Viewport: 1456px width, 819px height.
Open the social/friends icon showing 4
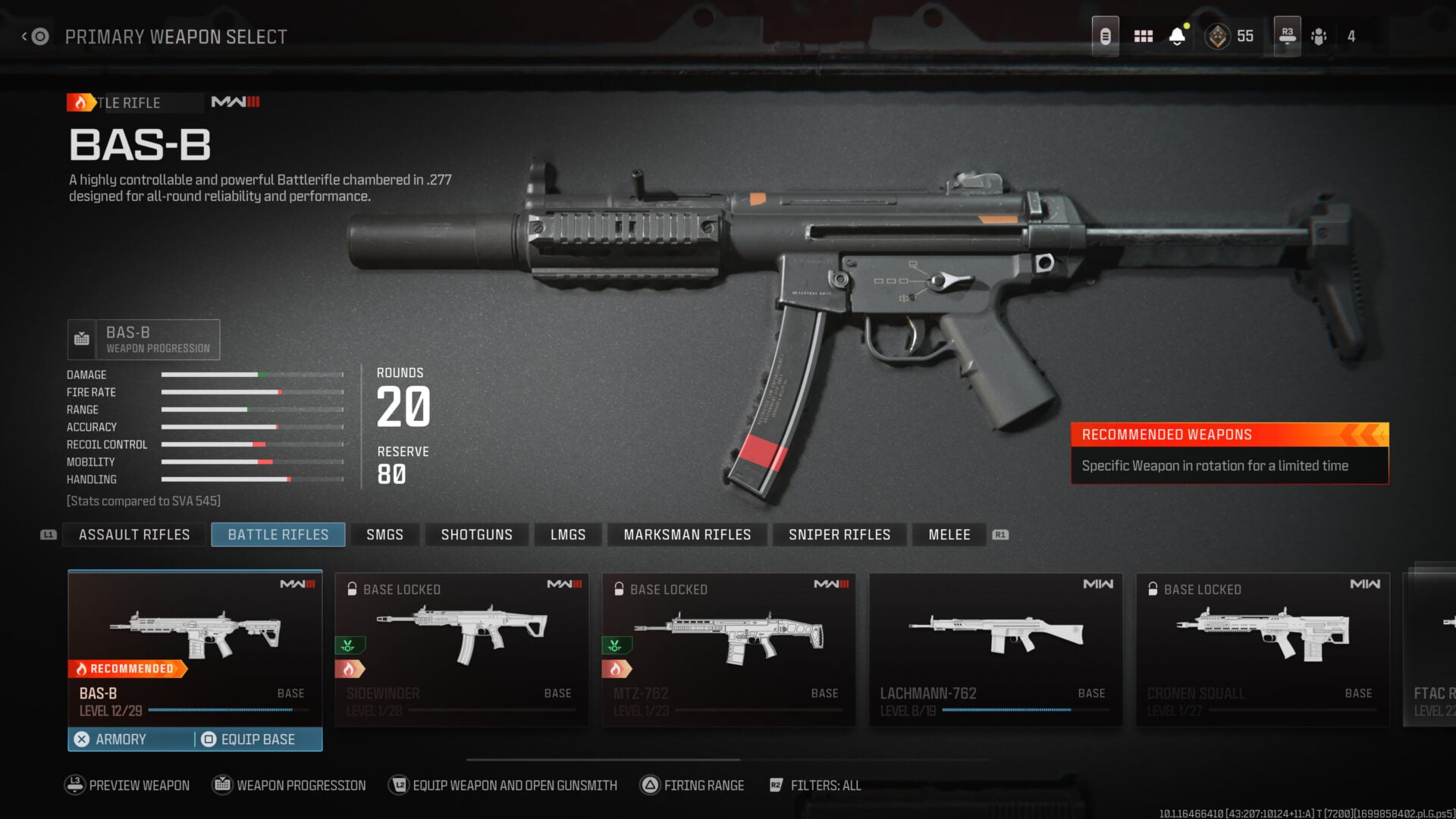[x=1319, y=36]
